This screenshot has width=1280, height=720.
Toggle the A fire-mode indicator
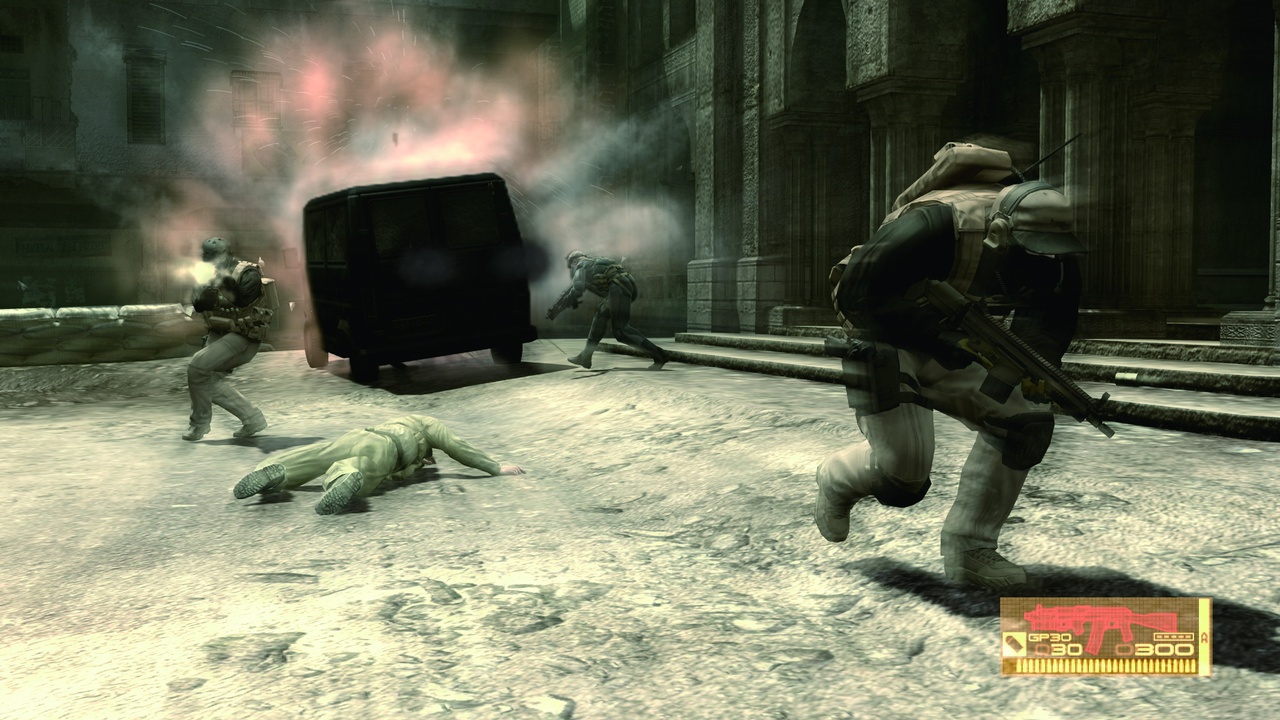(1204, 638)
